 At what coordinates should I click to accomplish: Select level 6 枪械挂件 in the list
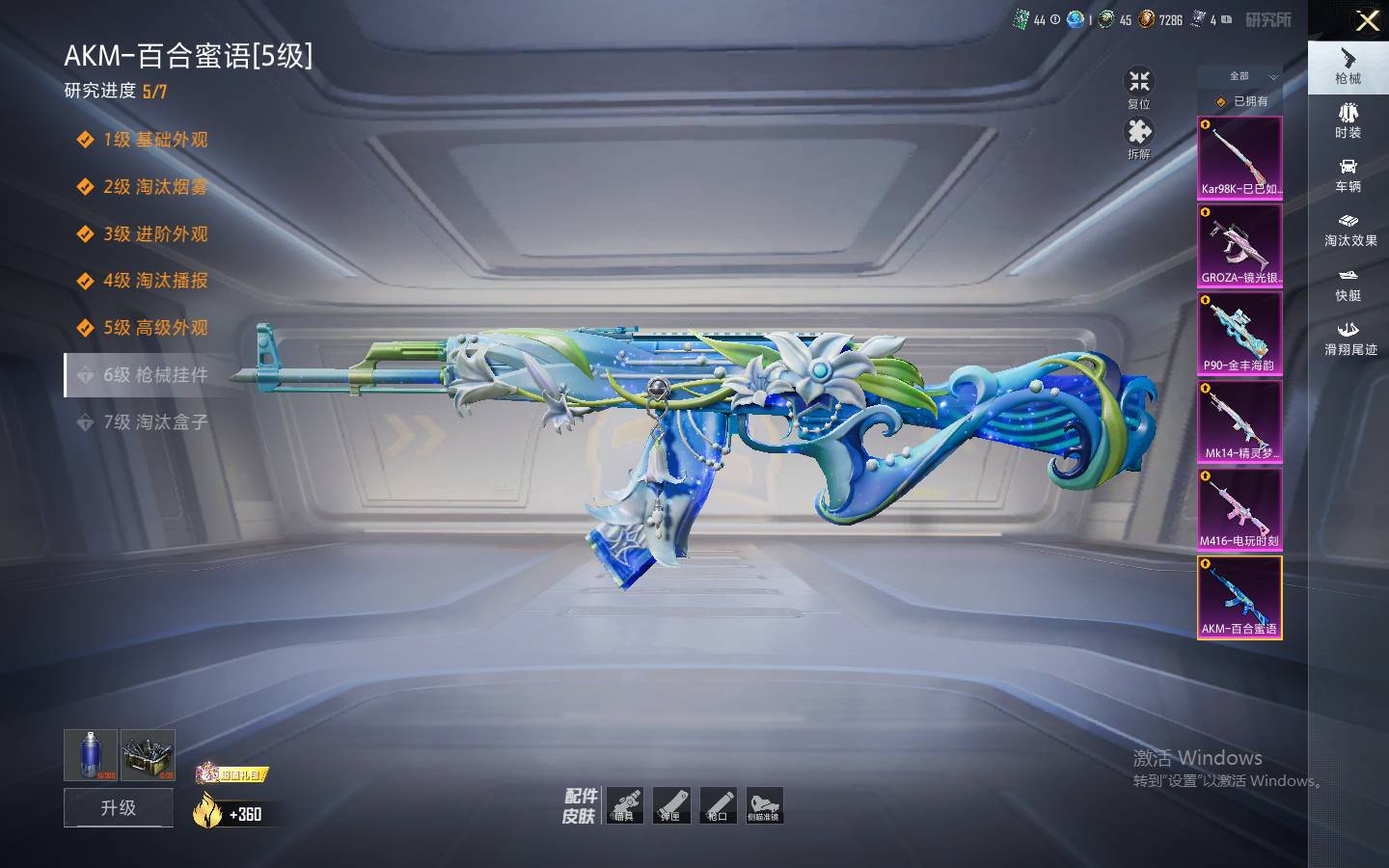154,375
